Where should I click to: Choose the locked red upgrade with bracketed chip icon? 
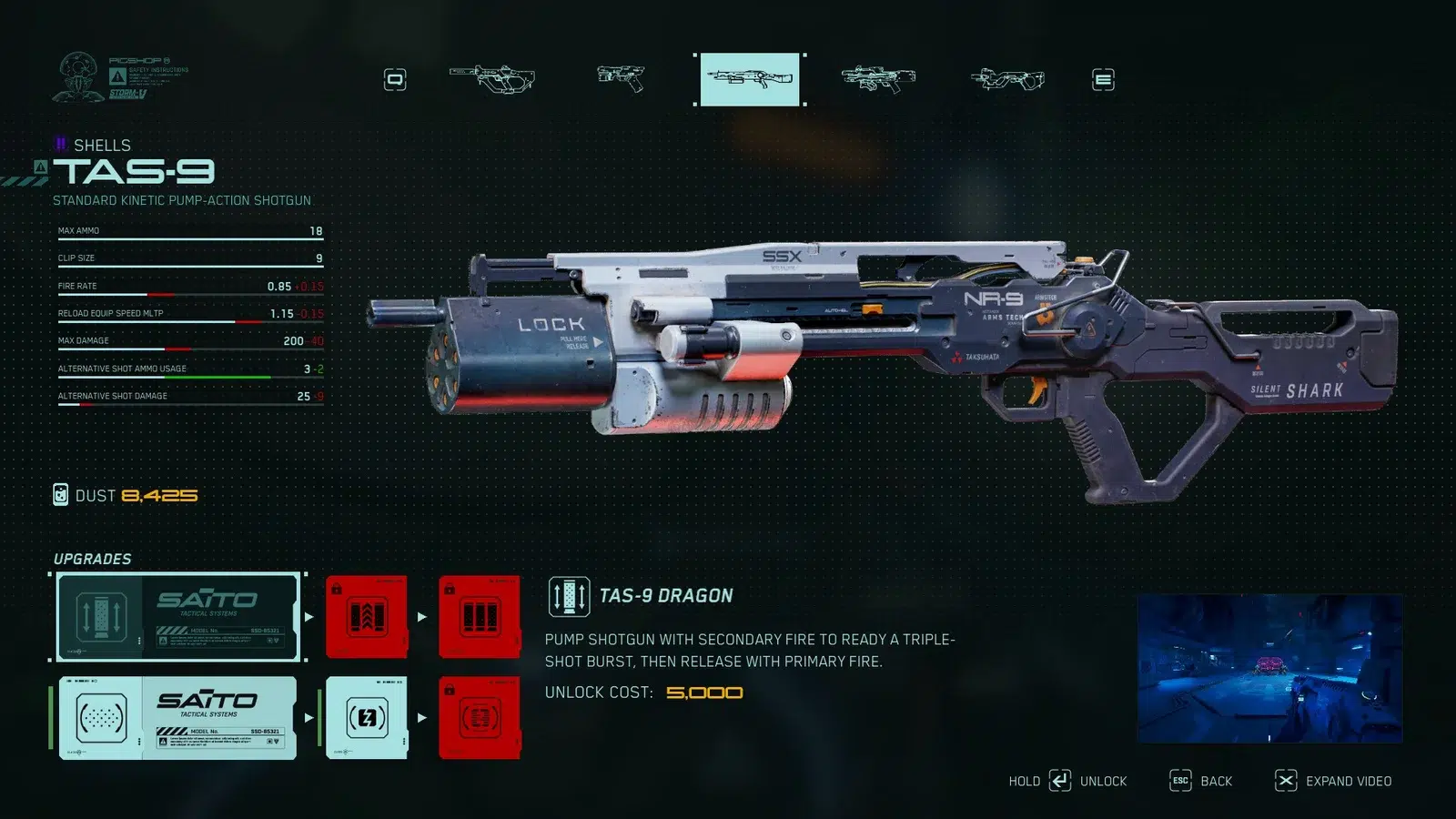point(480,718)
